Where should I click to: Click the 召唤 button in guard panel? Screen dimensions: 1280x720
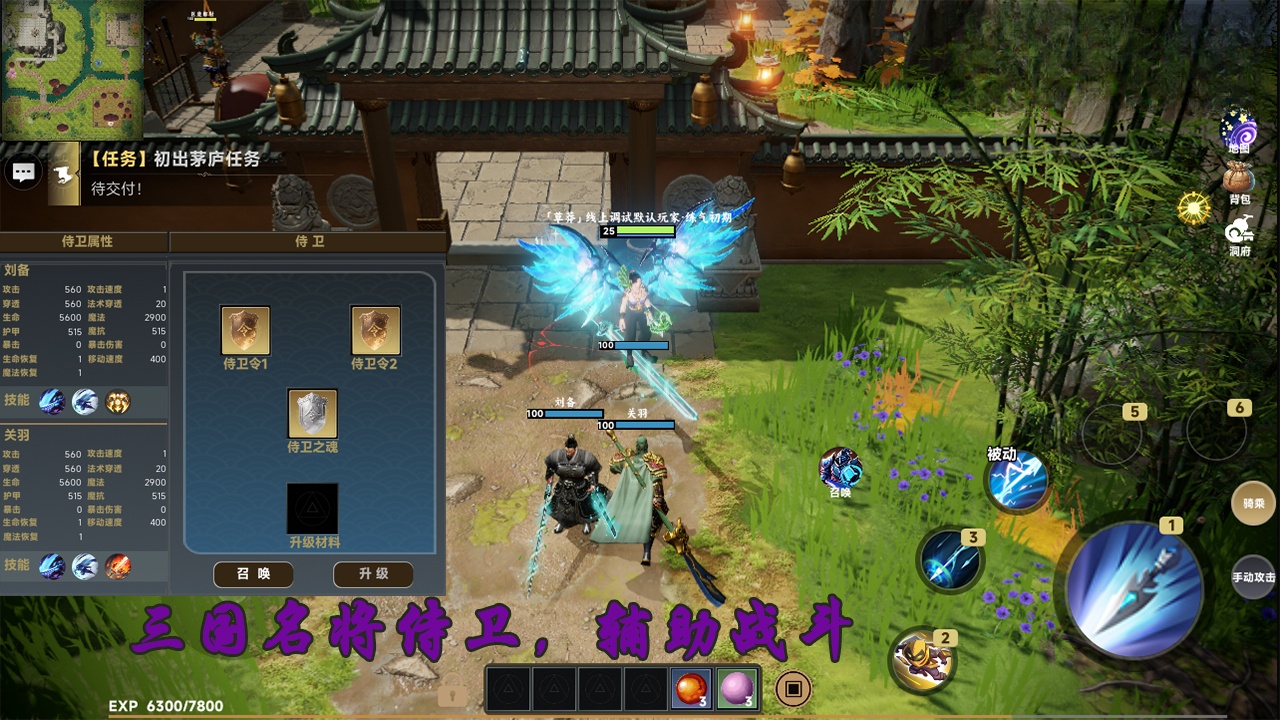[253, 574]
